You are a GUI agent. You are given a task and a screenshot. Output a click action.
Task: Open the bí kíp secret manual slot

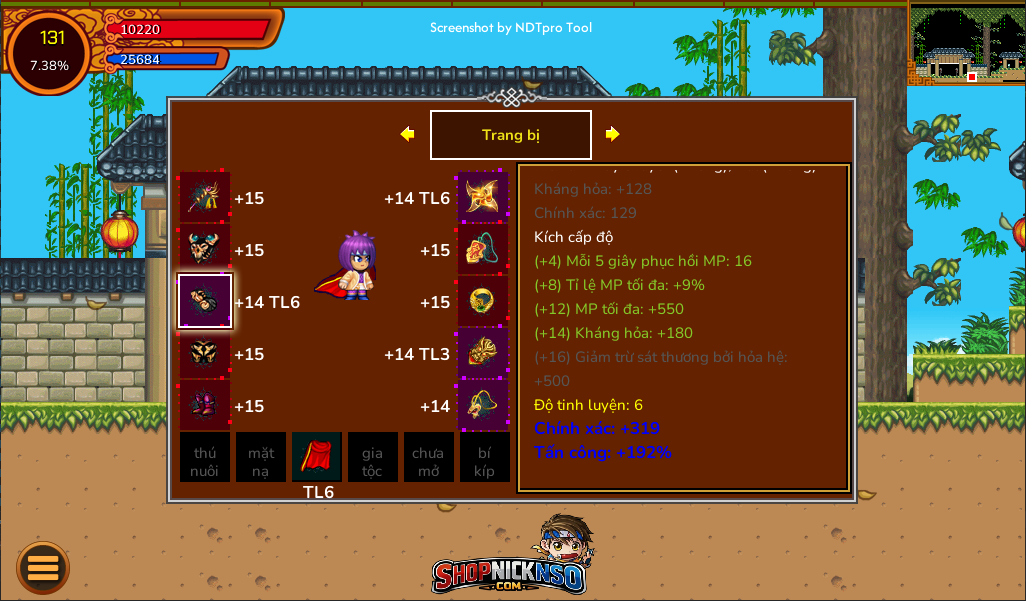(x=485, y=457)
